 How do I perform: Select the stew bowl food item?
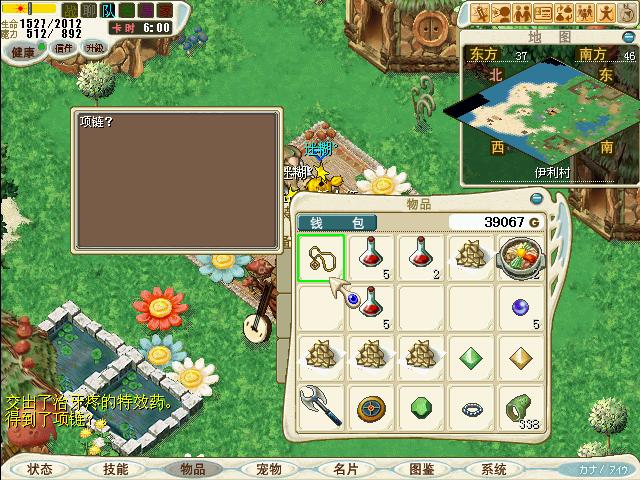pos(521,257)
